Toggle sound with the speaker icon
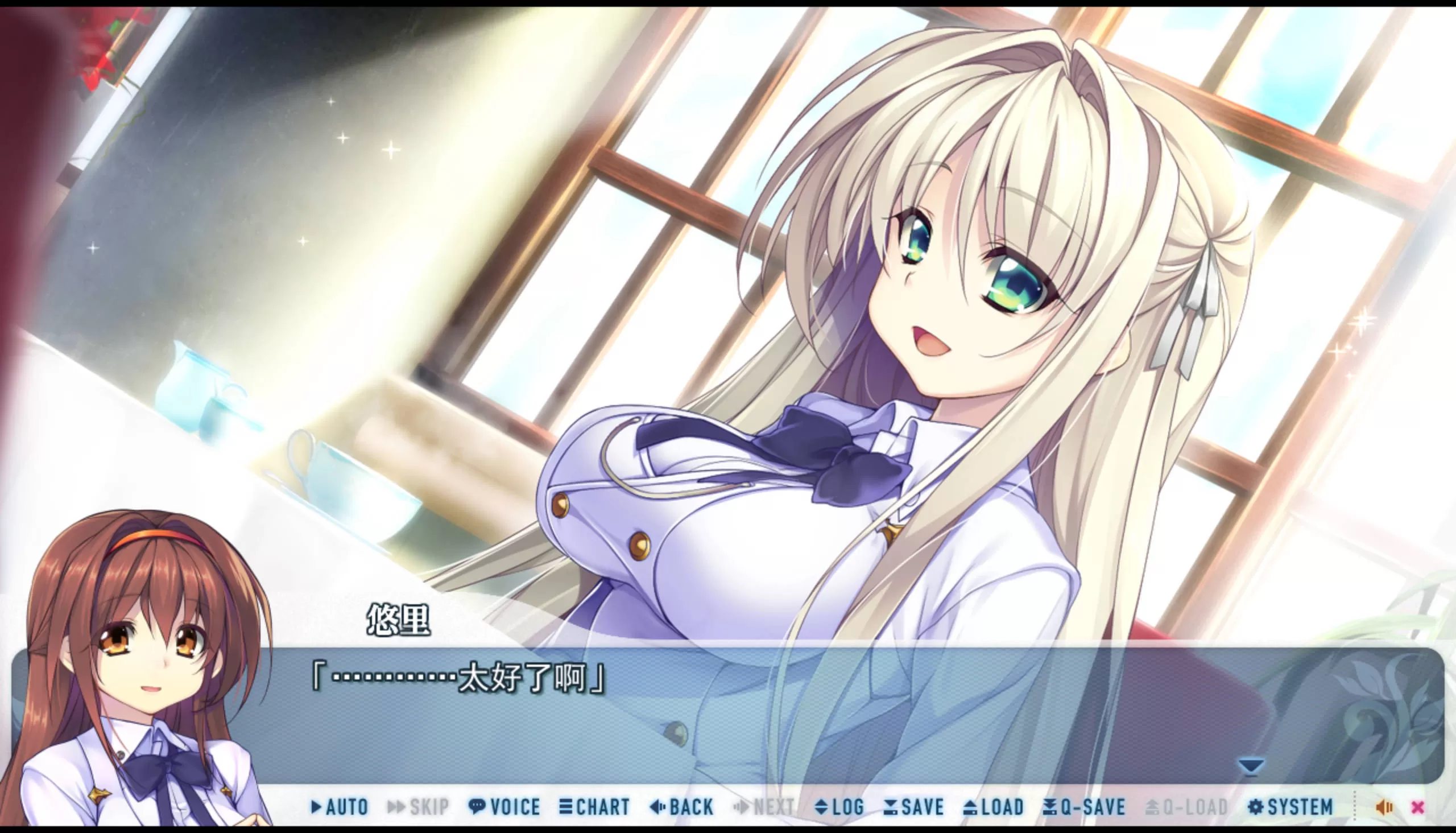The height and width of the screenshot is (833, 1456). (x=1384, y=807)
